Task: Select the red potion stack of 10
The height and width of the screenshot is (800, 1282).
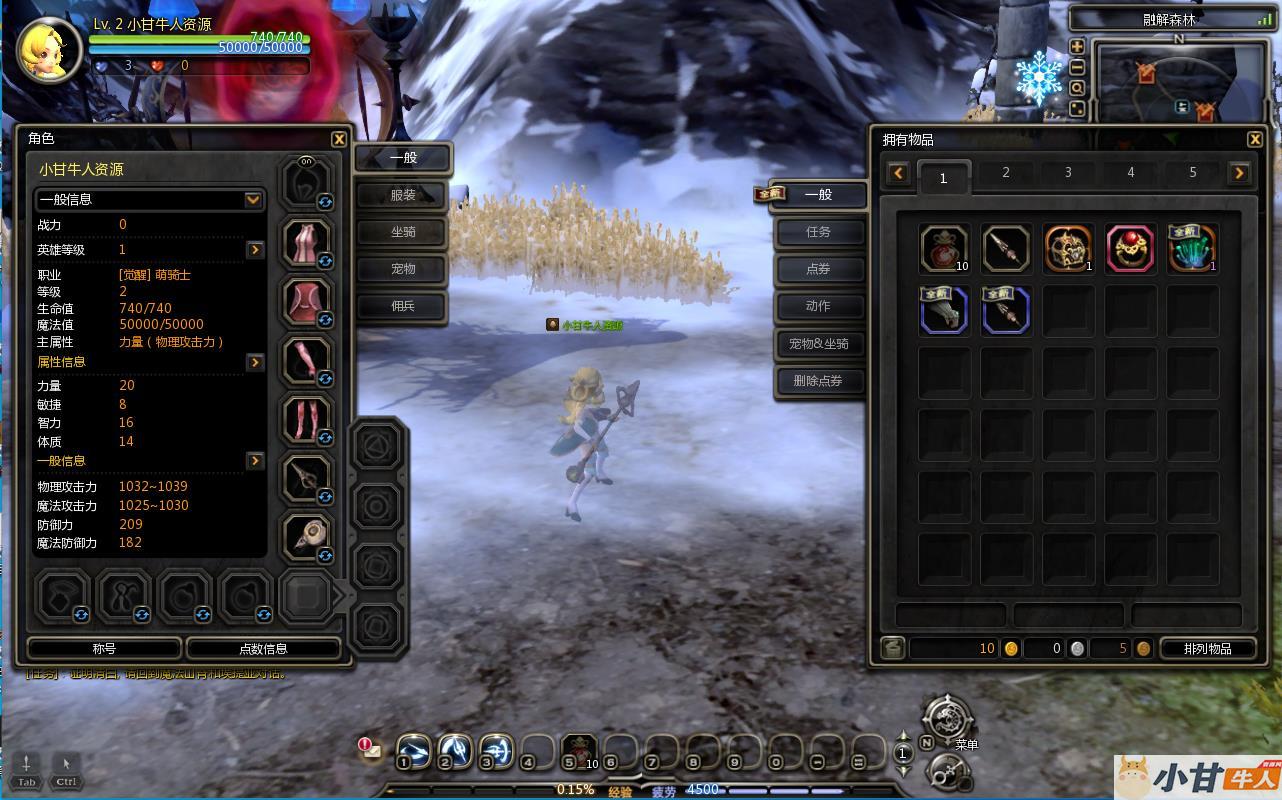Action: click(x=944, y=249)
